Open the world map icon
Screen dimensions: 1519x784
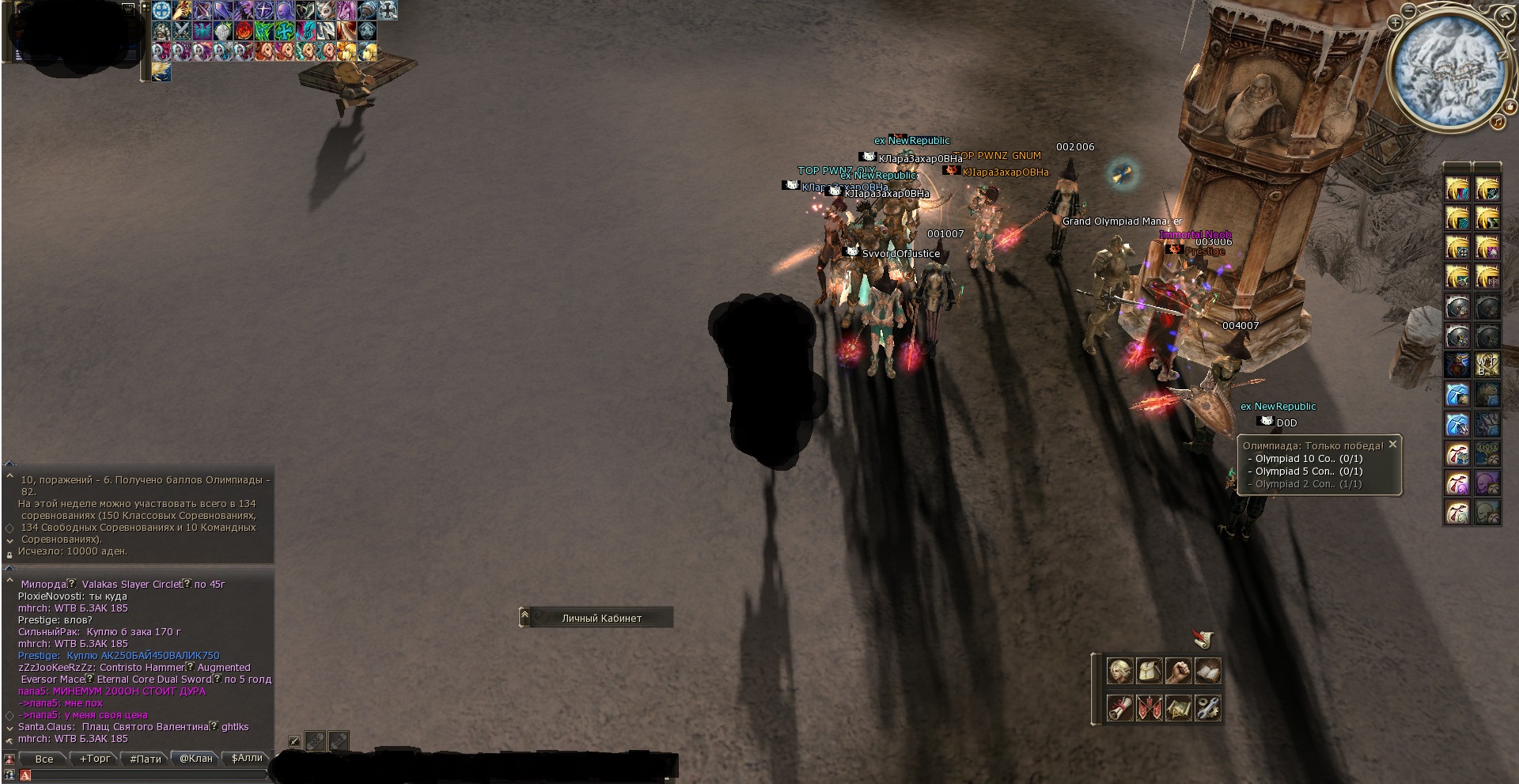[x=1179, y=709]
